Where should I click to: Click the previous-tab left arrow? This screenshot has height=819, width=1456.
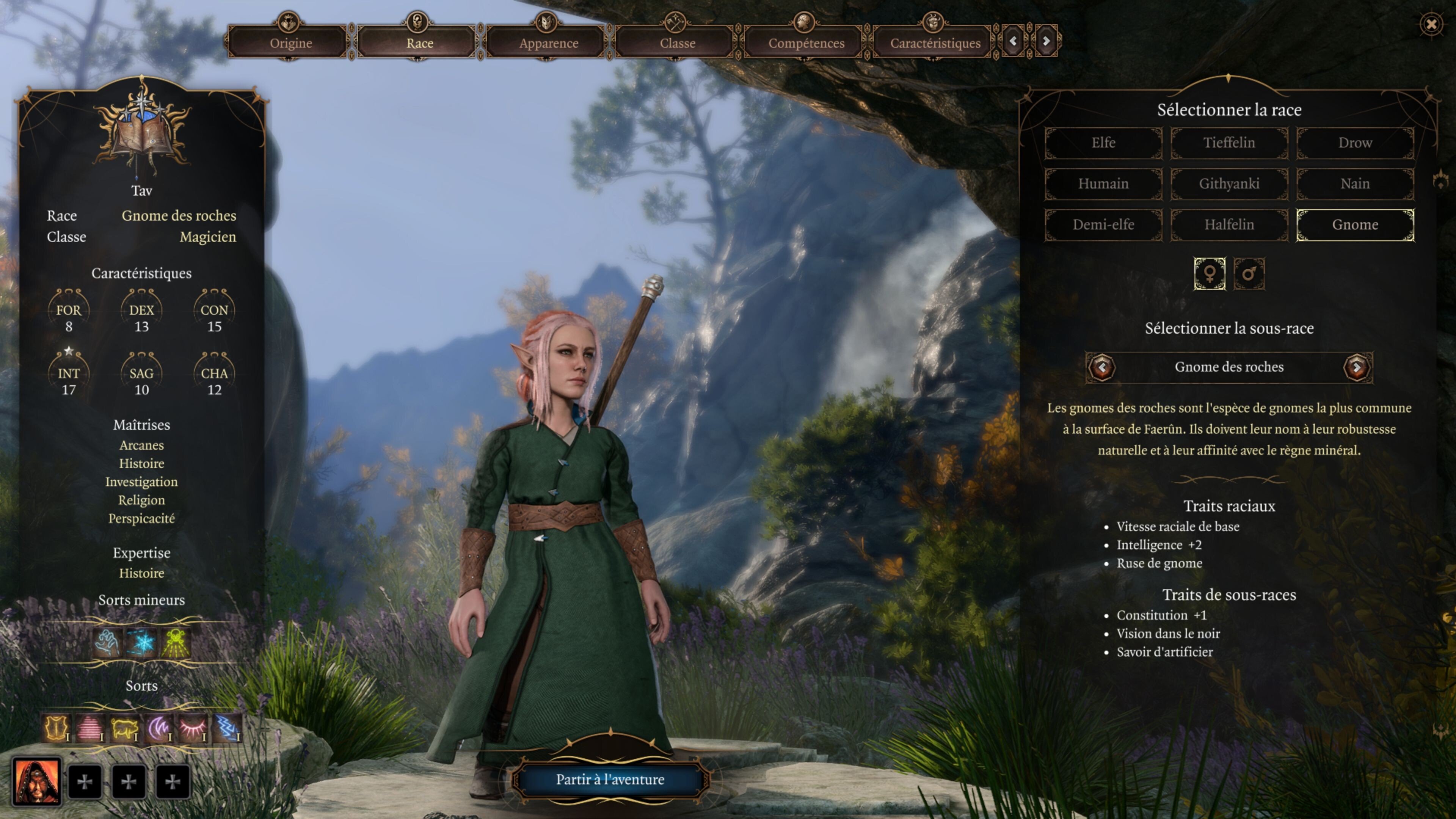tap(1014, 41)
